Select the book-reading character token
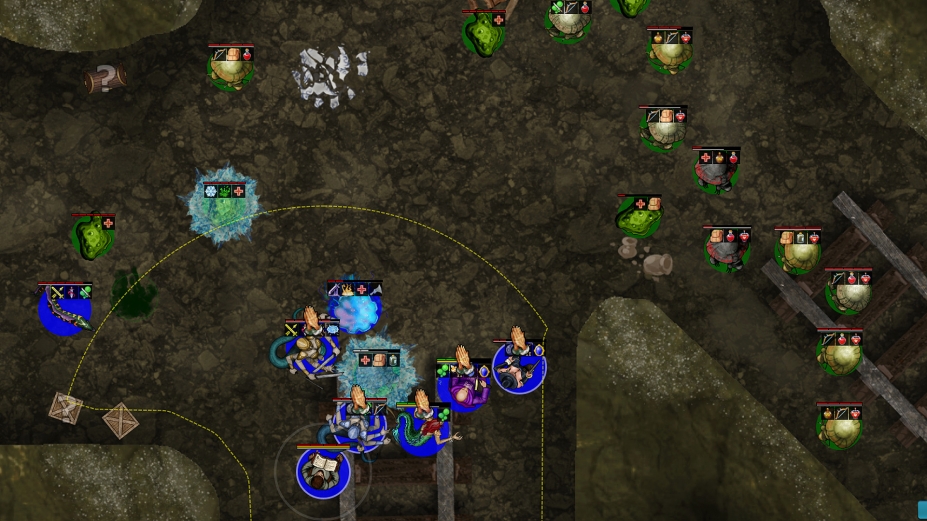 pyautogui.click(x=323, y=472)
